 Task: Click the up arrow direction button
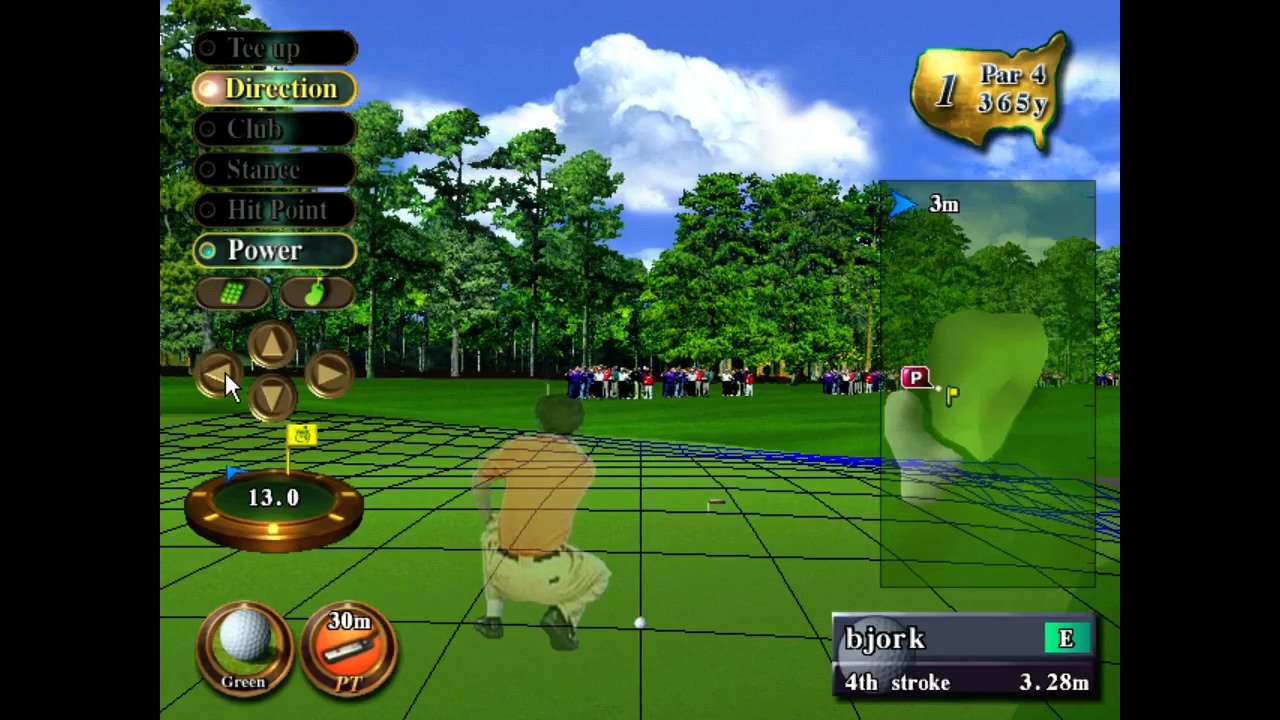(x=272, y=346)
